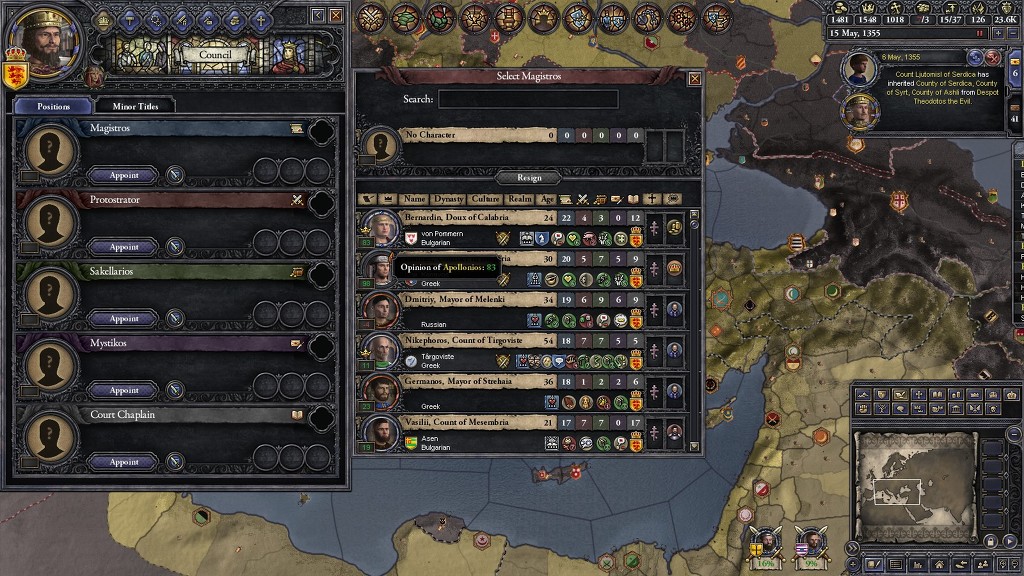Close the Council panel
Image resolution: width=1024 pixels, height=576 pixels.
pos(336,15)
